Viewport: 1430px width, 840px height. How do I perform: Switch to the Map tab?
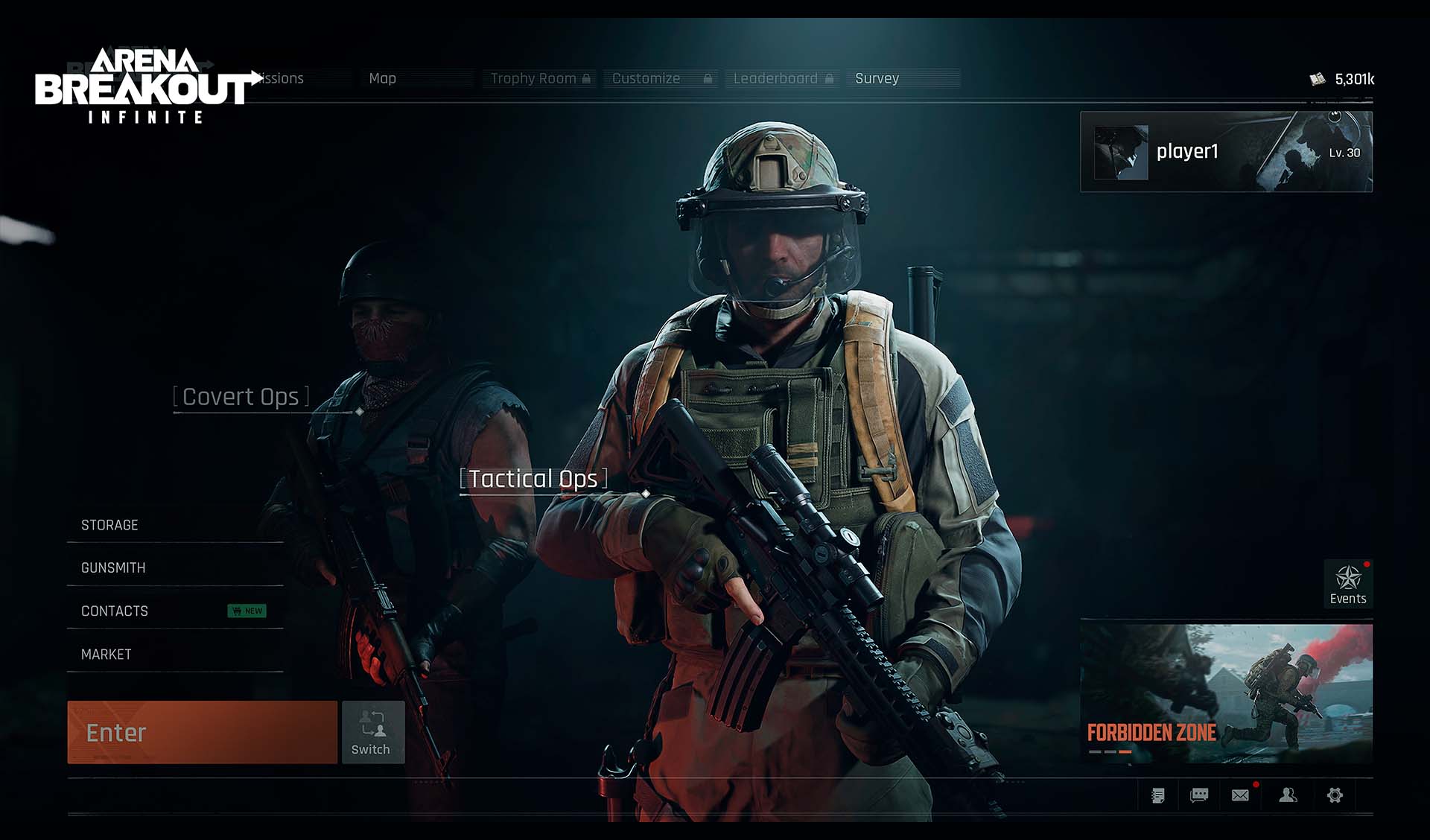point(383,78)
